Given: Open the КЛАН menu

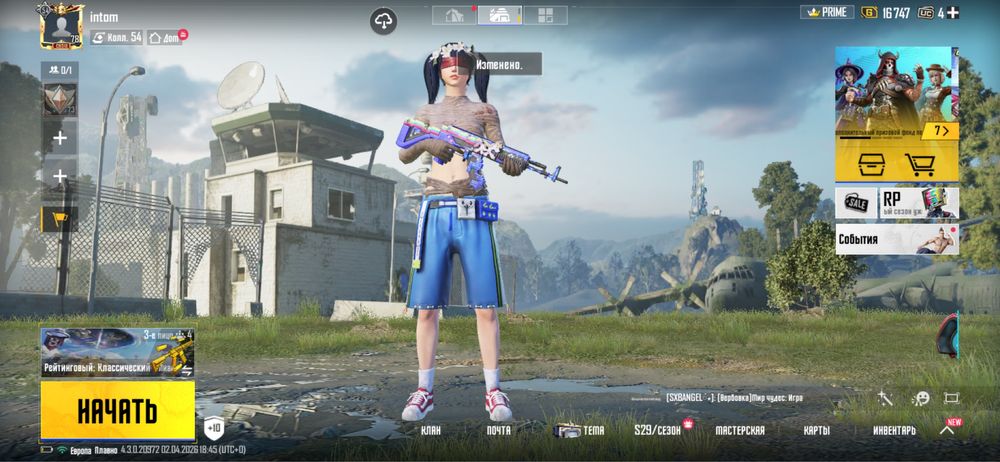Looking at the screenshot, I should [x=431, y=430].
